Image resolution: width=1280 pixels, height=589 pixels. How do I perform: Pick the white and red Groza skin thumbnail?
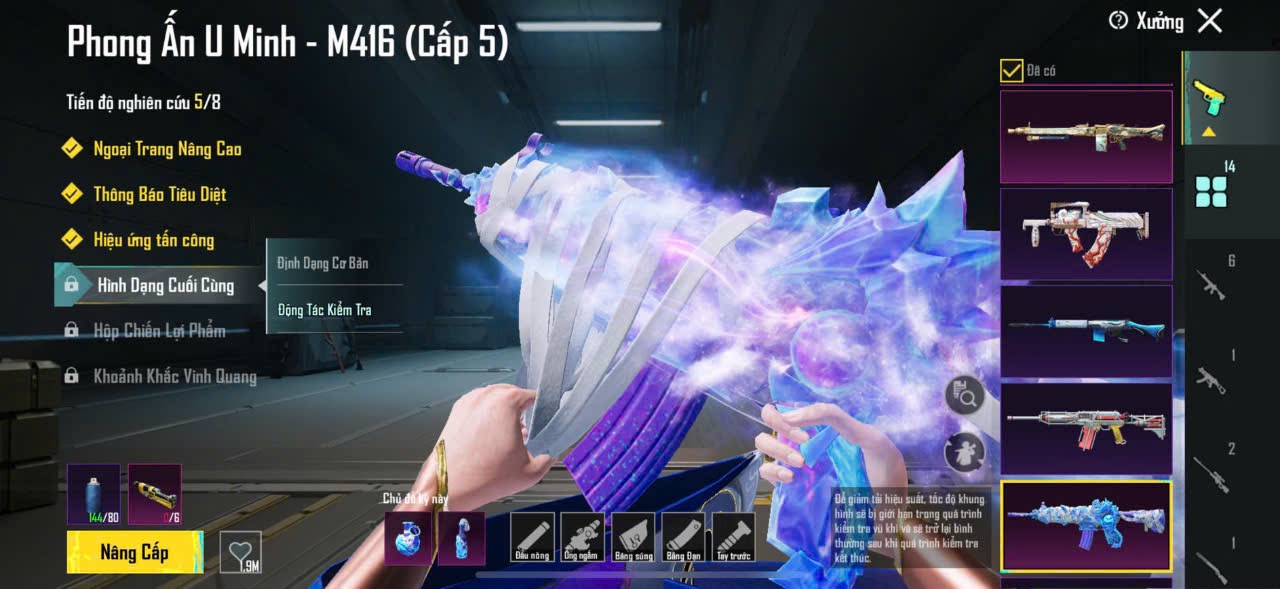(1086, 234)
